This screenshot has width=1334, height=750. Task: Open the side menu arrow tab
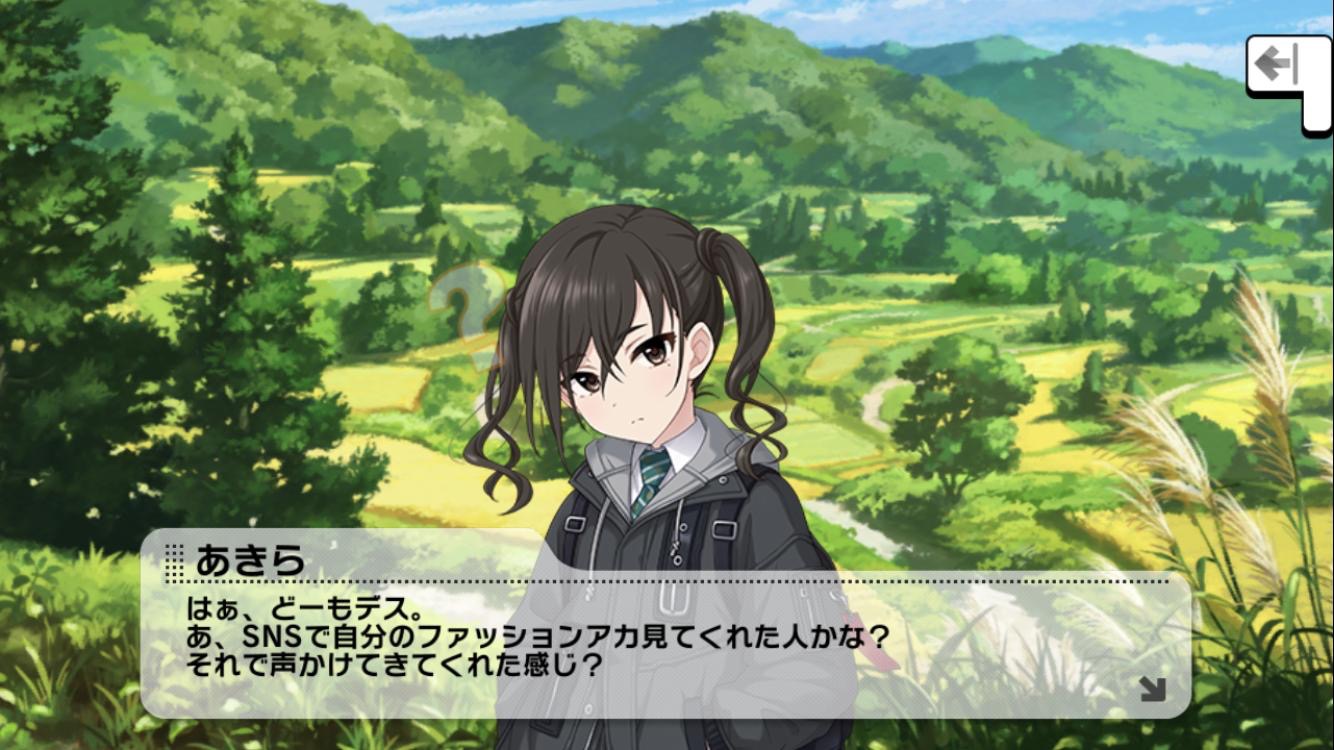1282,68
